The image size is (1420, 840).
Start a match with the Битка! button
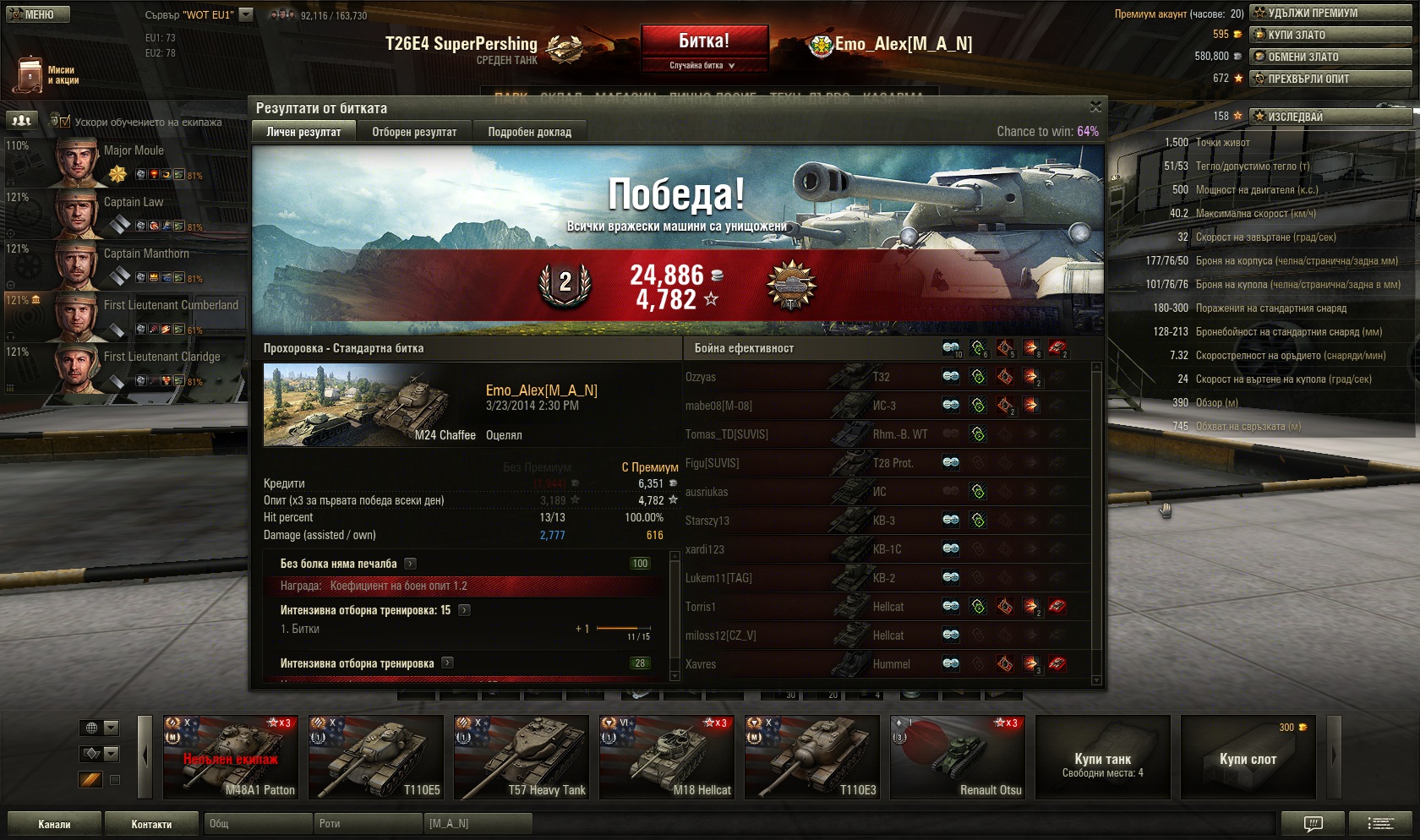coord(704,41)
